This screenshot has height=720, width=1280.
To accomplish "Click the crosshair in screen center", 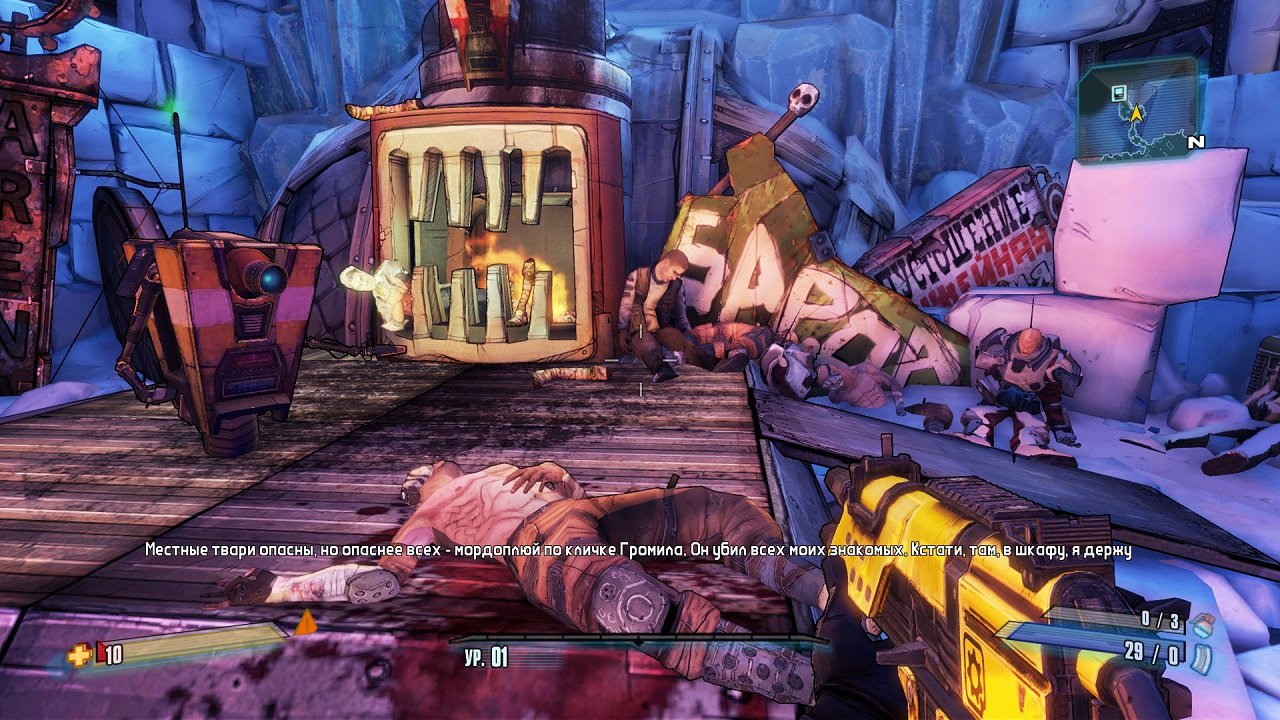I will click(x=640, y=360).
